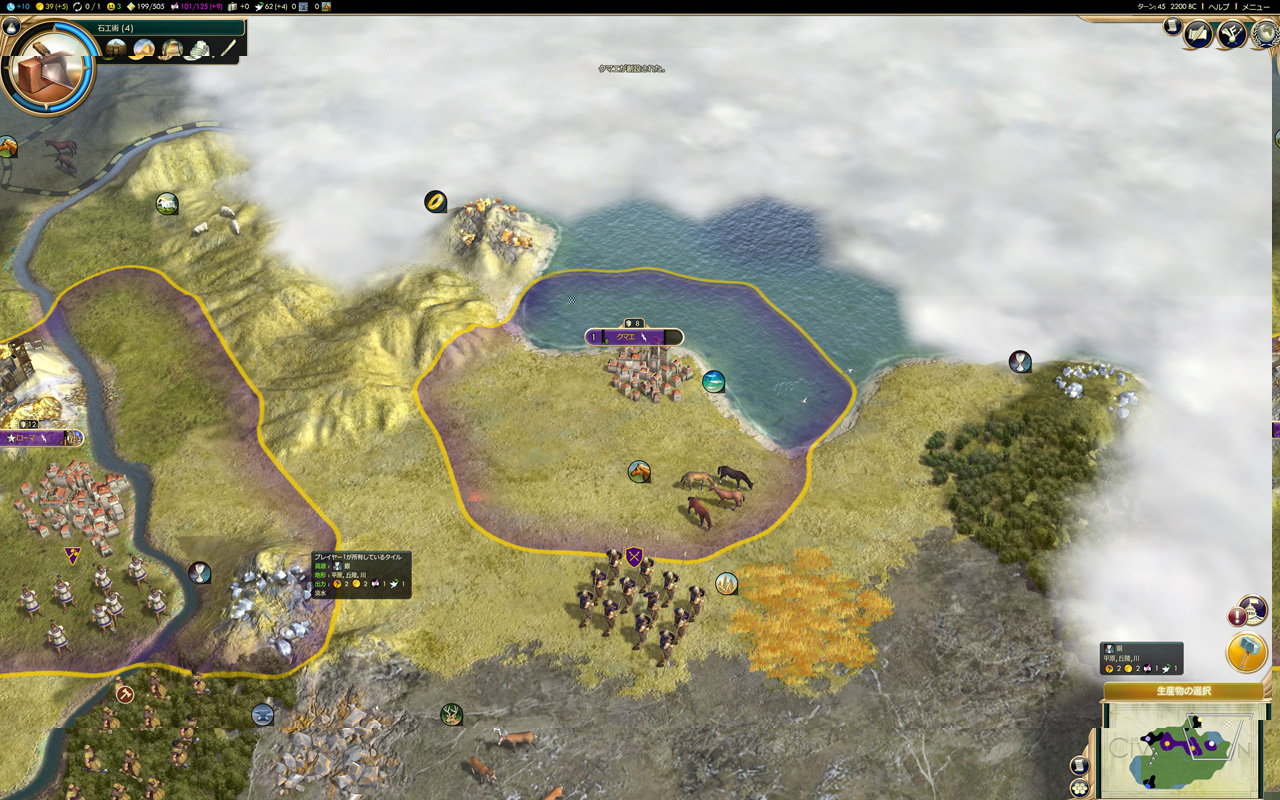
Task: Open the small scroll notification log icon
Action: point(1172,27)
